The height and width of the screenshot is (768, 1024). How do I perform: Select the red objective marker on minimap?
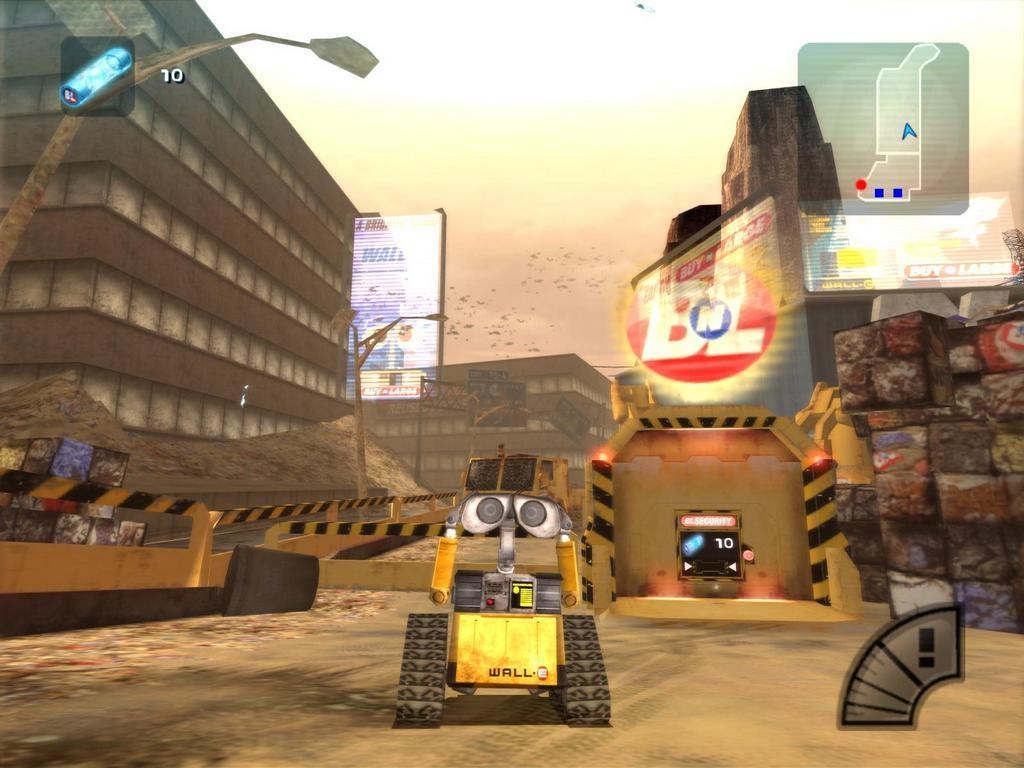[x=861, y=185]
